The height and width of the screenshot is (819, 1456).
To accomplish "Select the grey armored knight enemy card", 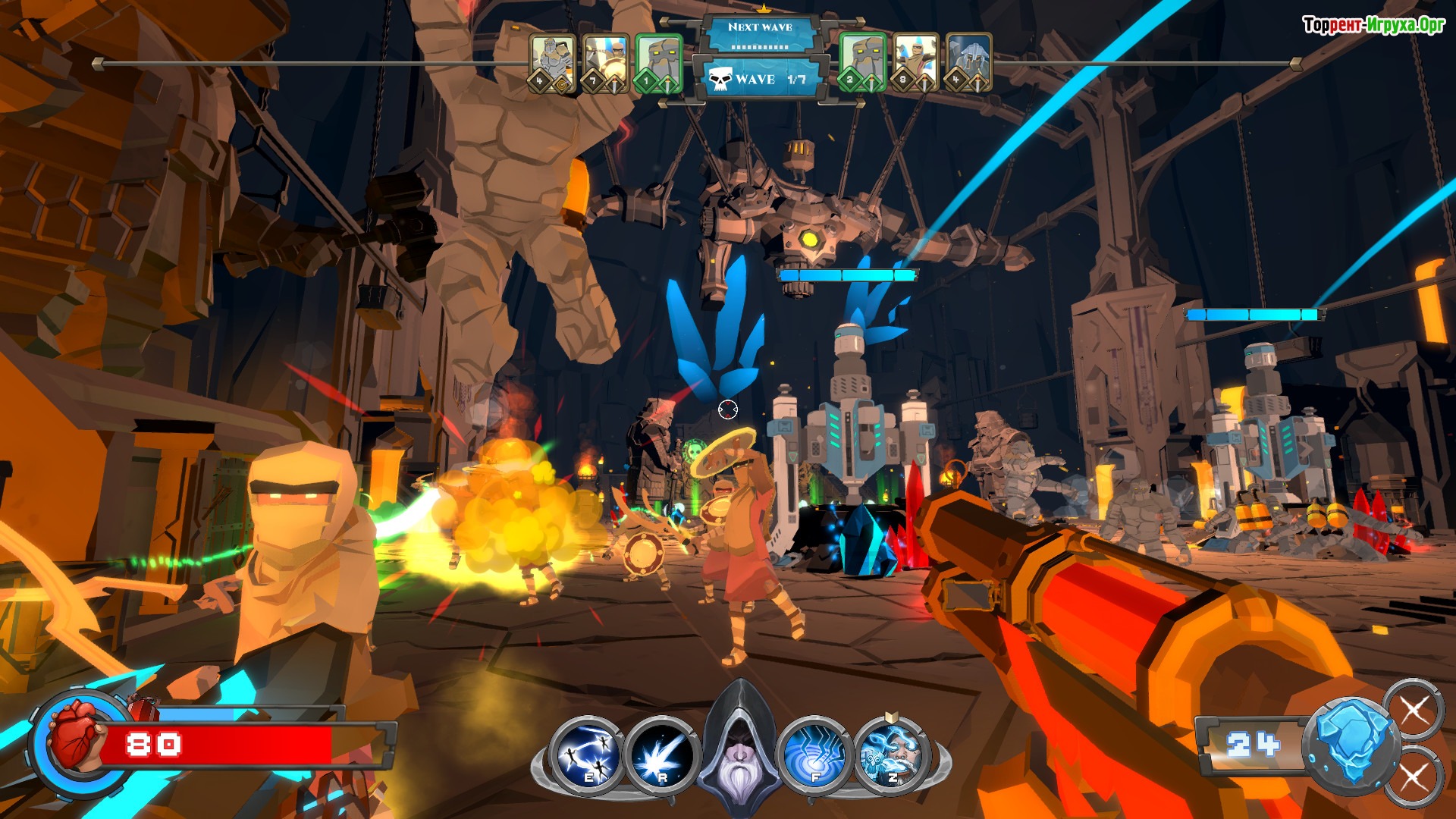I will 968,63.
